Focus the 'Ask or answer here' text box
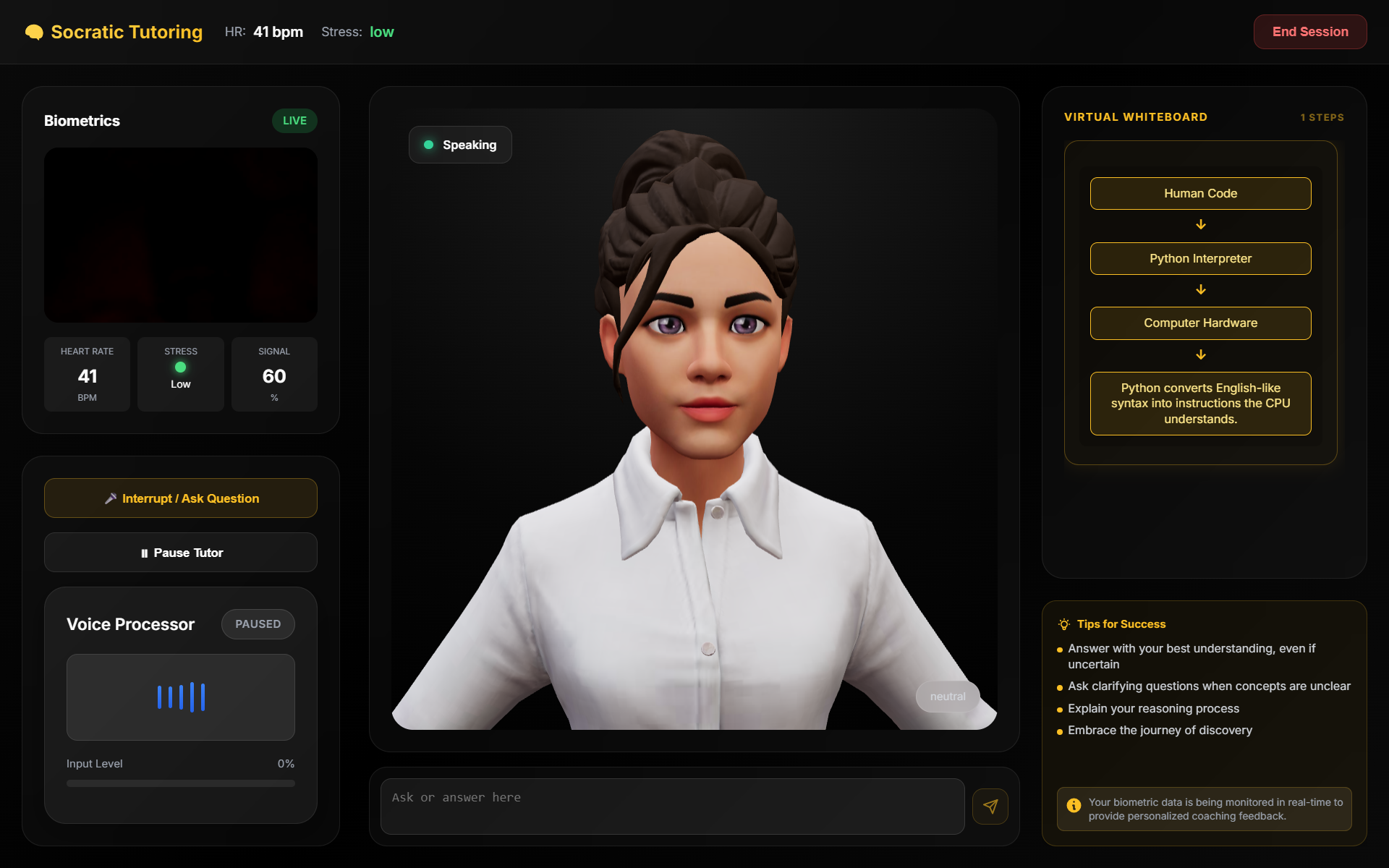Image resolution: width=1389 pixels, height=868 pixels. pos(672,806)
